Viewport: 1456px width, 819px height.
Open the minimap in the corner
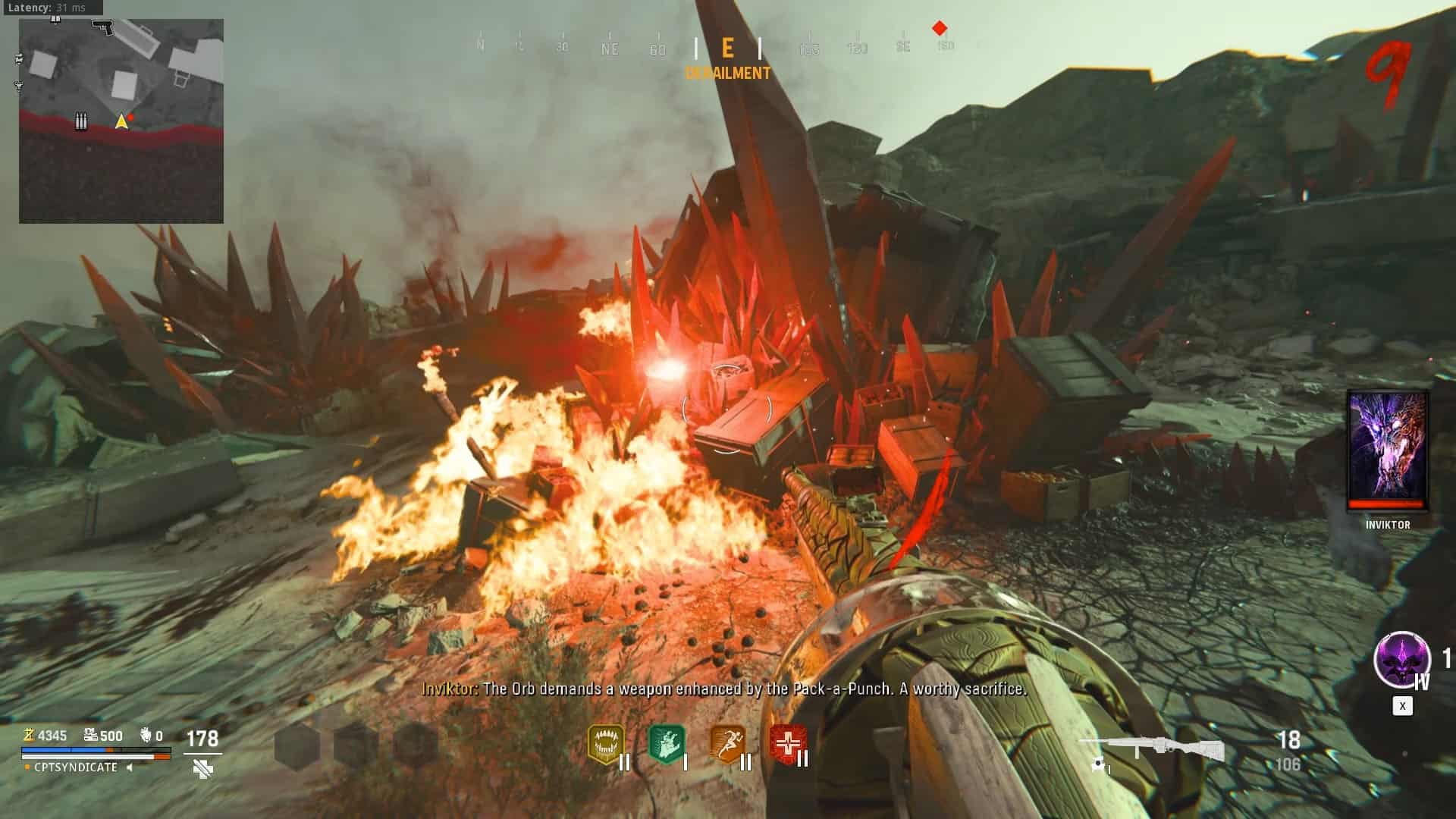pyautogui.click(x=121, y=121)
